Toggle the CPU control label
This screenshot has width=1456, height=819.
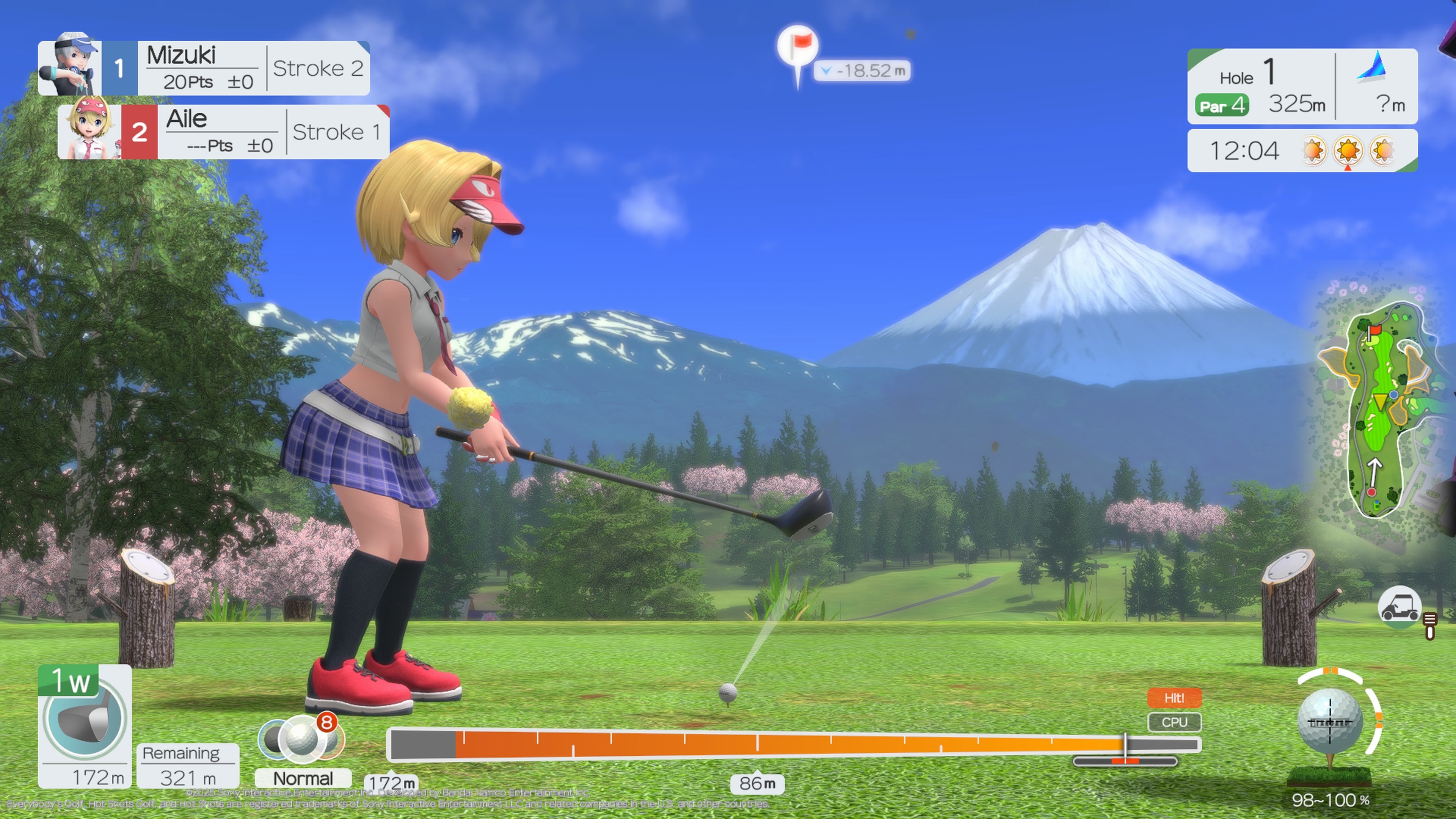pos(1175,722)
